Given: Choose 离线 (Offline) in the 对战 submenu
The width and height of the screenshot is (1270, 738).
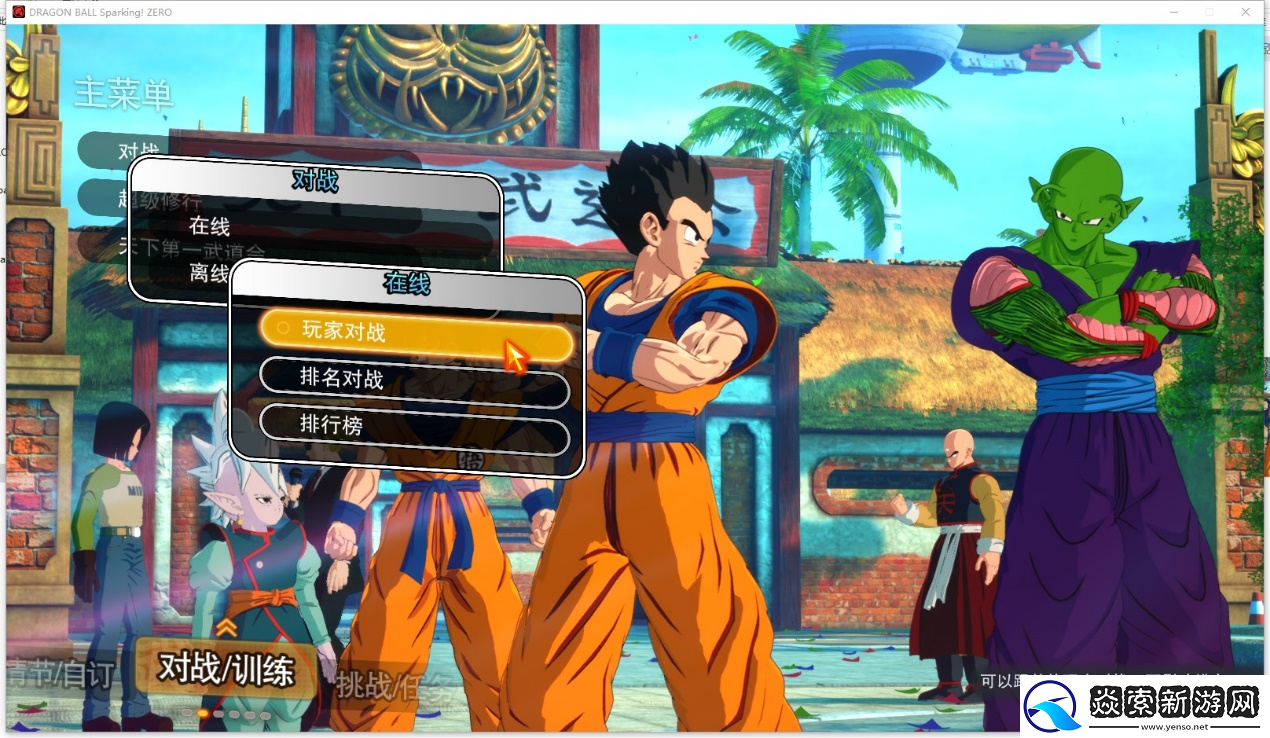Looking at the screenshot, I should (x=208, y=272).
